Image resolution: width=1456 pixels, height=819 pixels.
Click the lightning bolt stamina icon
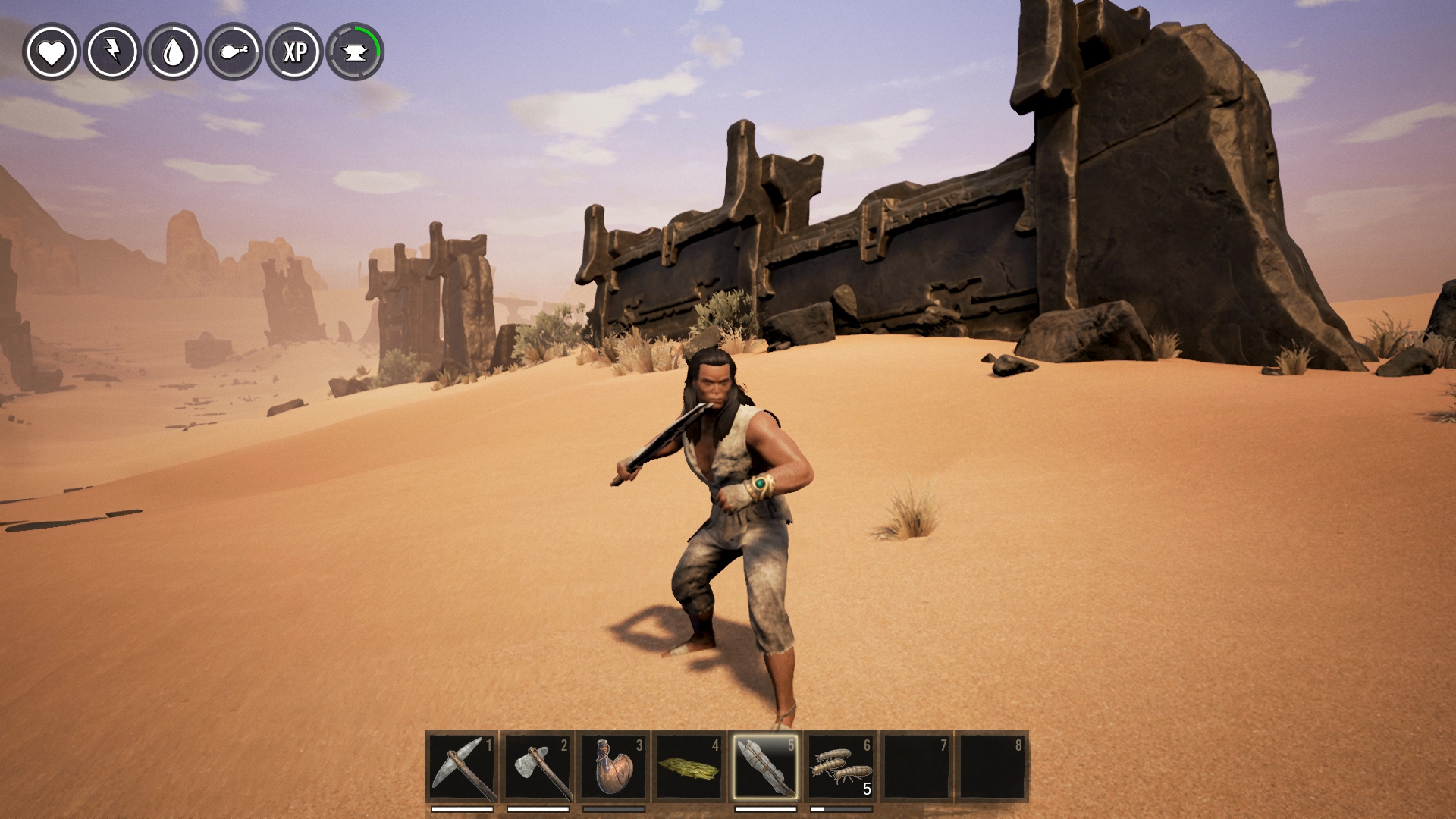click(x=112, y=52)
